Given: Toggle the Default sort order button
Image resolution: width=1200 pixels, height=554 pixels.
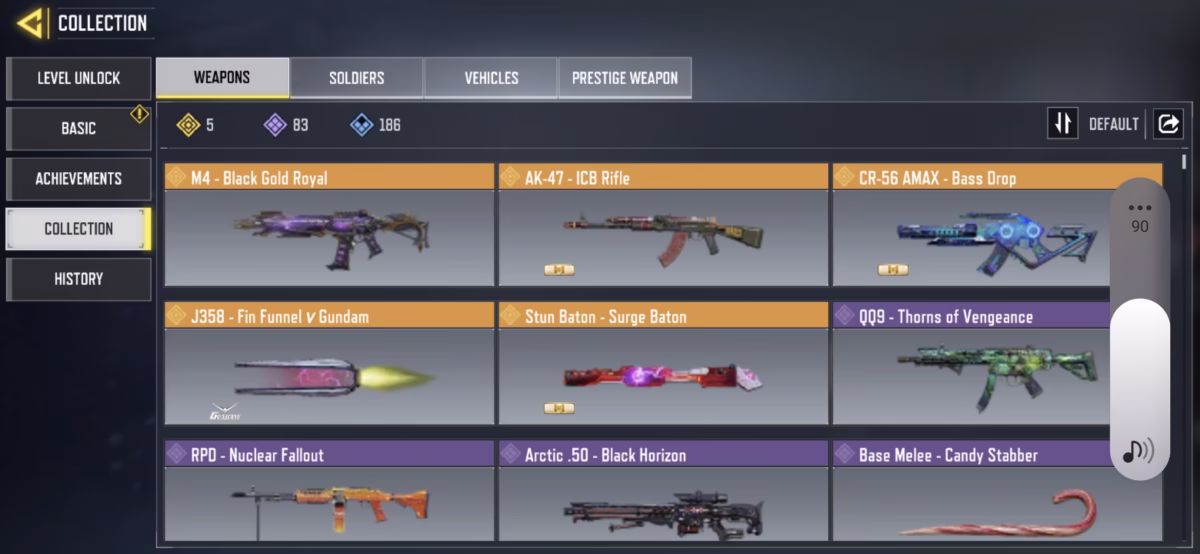Looking at the screenshot, I should coord(1062,124).
